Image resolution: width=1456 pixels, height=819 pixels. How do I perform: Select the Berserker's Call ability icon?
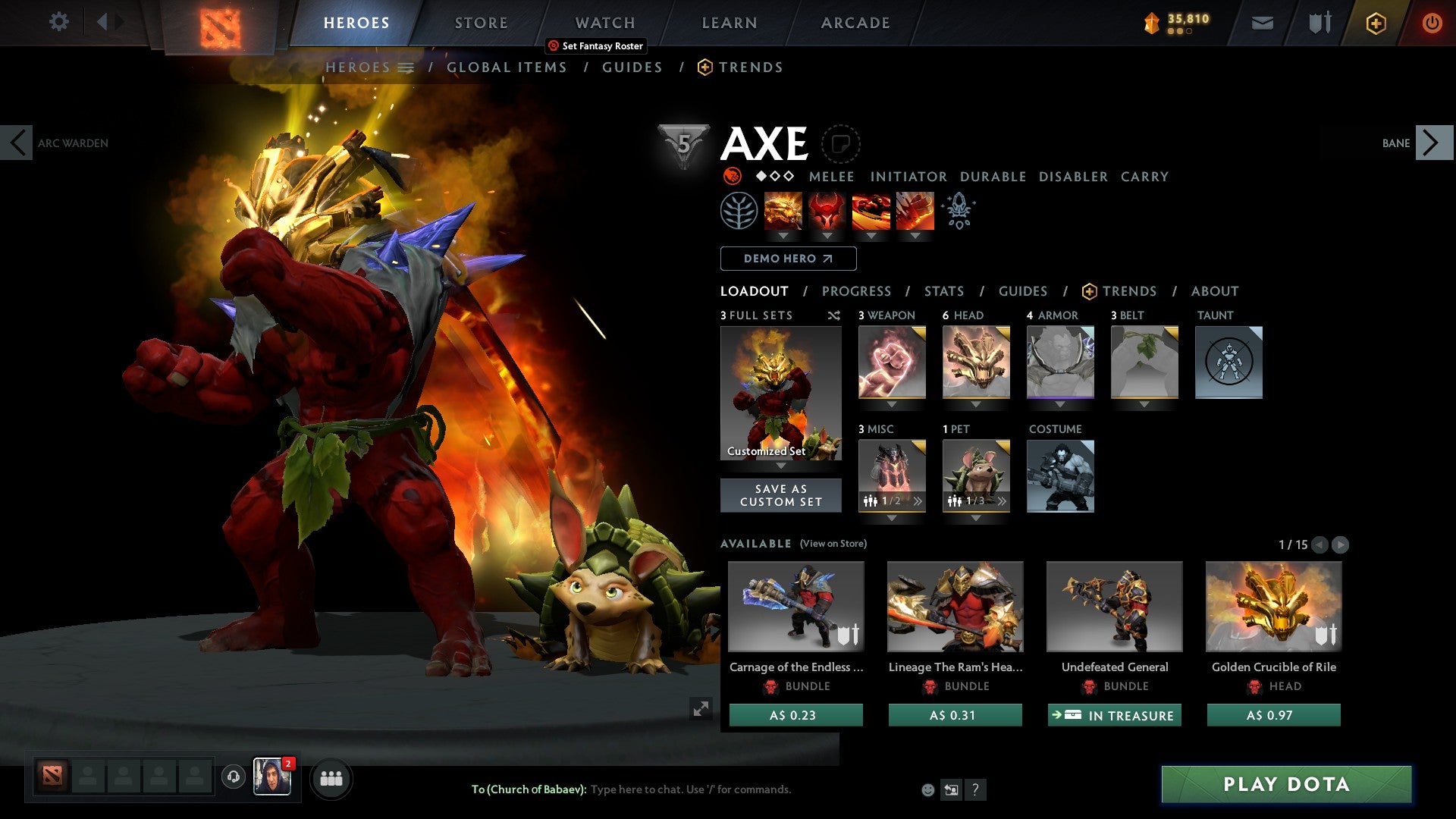pos(783,211)
